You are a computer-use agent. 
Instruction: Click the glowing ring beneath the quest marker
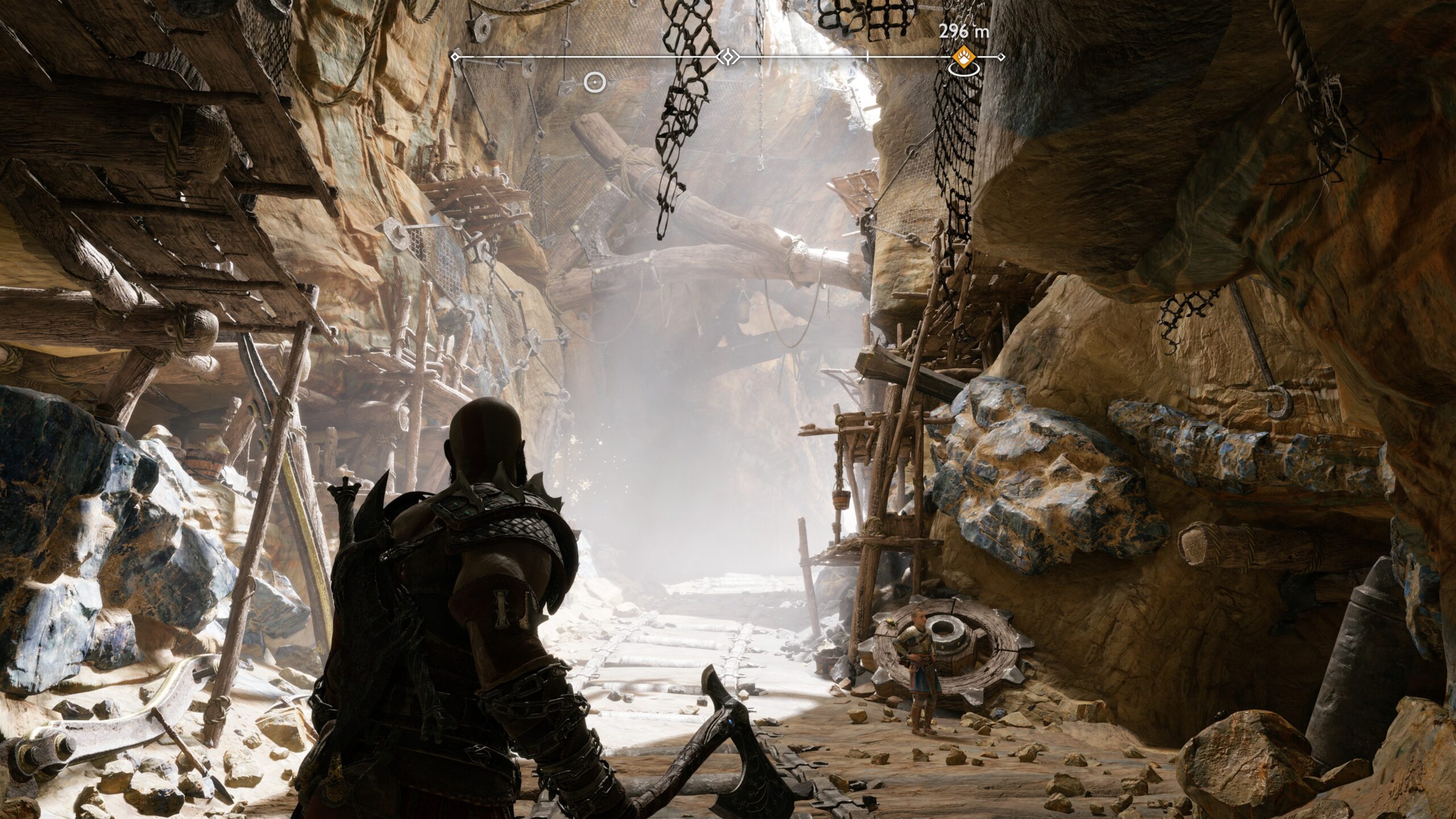(x=963, y=71)
